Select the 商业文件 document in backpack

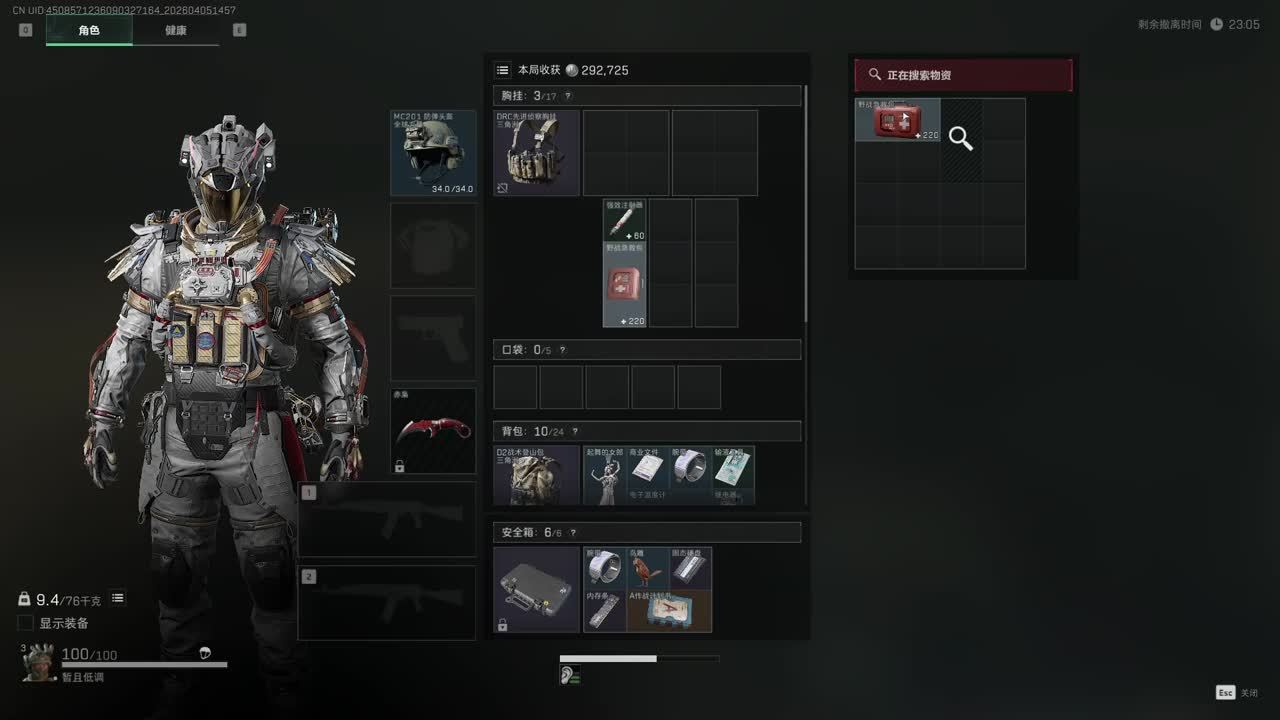[x=647, y=472]
